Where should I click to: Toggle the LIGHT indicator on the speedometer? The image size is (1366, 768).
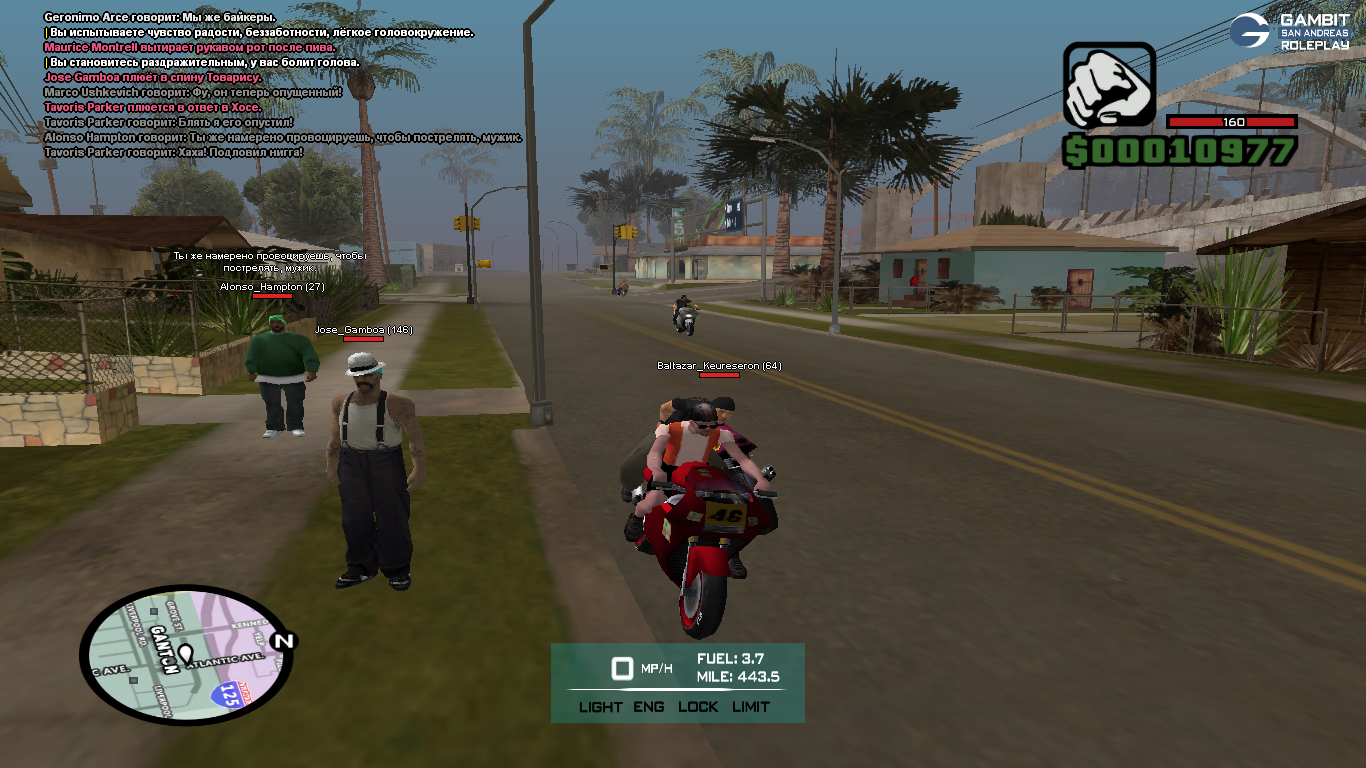tap(600, 706)
